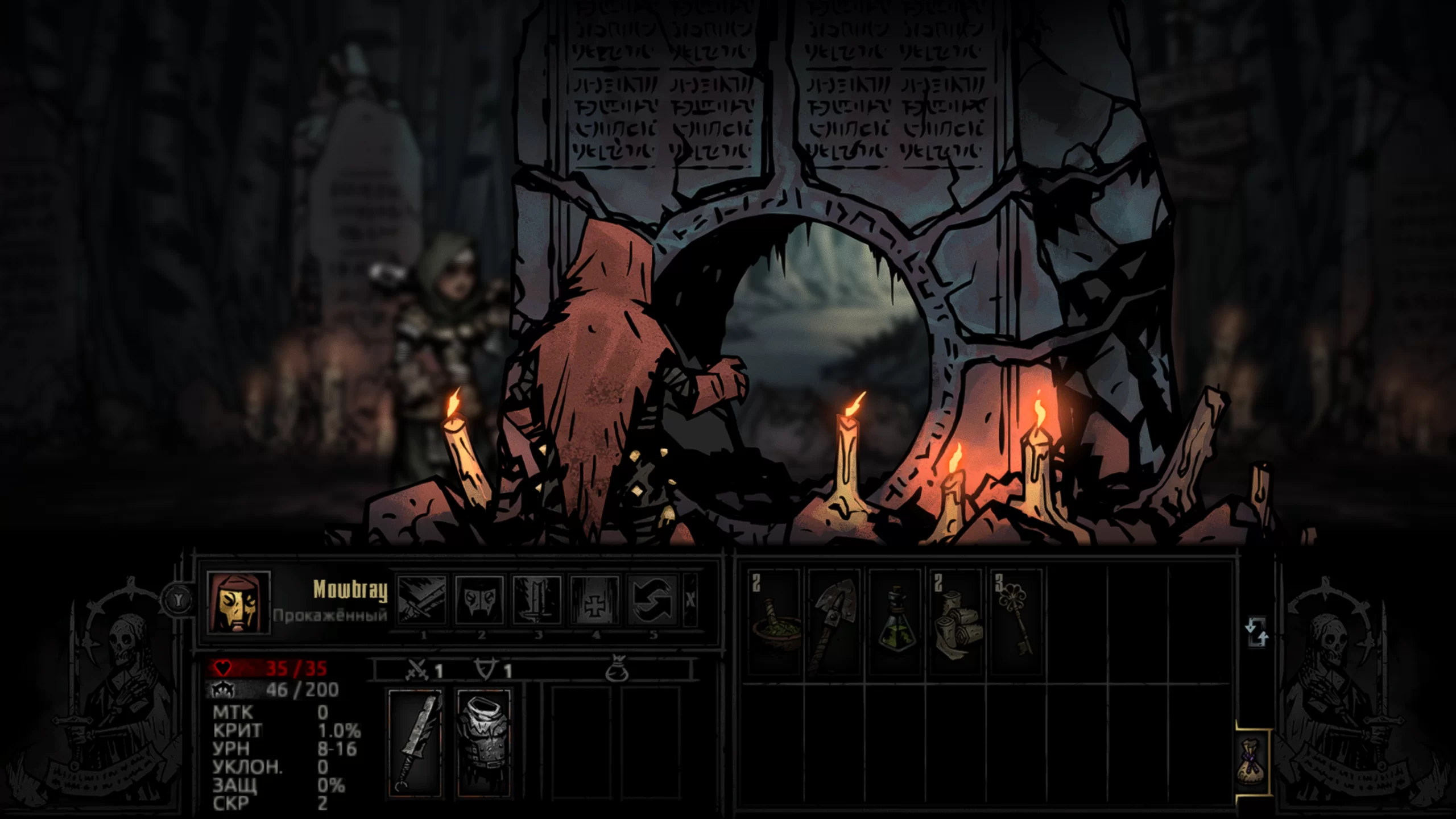Viewport: 1456px width, 819px height.
Task: Use the cross-symbol fourth skill
Action: 594,601
